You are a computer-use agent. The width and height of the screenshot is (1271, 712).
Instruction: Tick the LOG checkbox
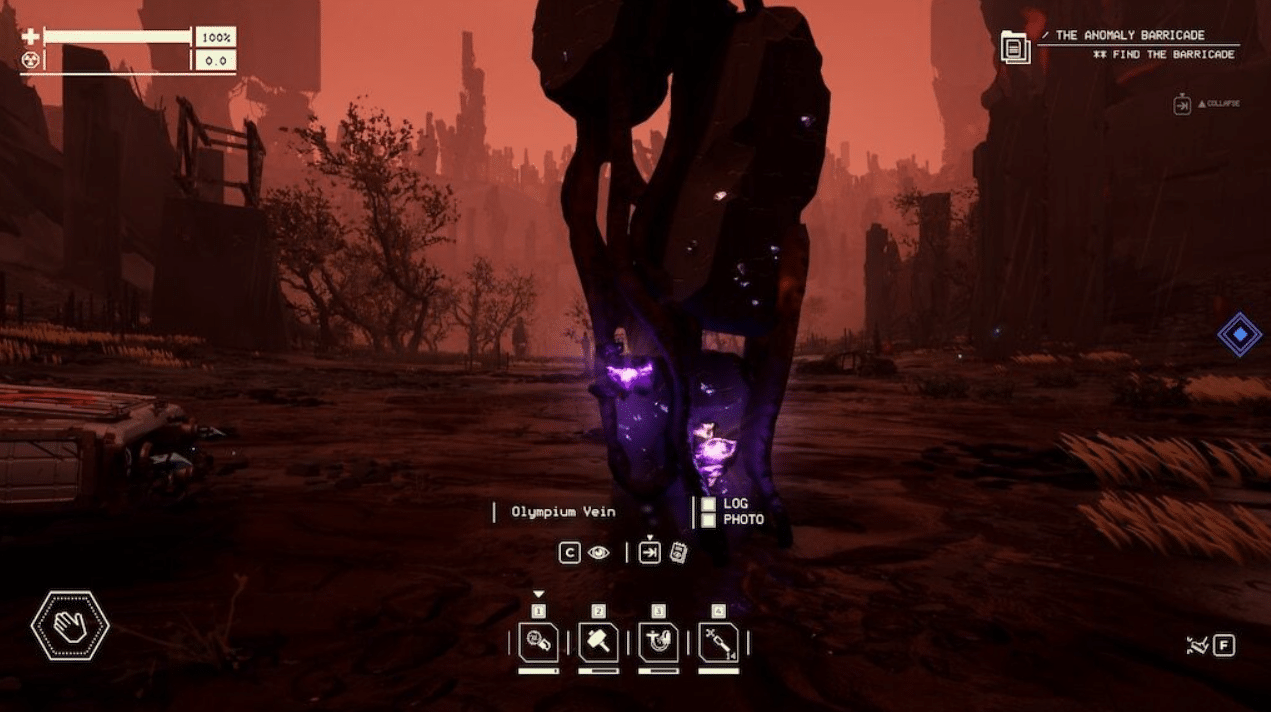708,505
